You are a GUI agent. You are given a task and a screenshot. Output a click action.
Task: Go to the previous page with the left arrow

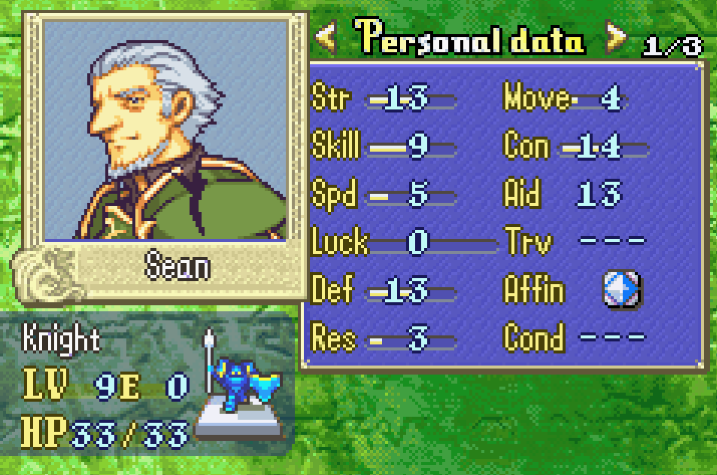coord(325,40)
